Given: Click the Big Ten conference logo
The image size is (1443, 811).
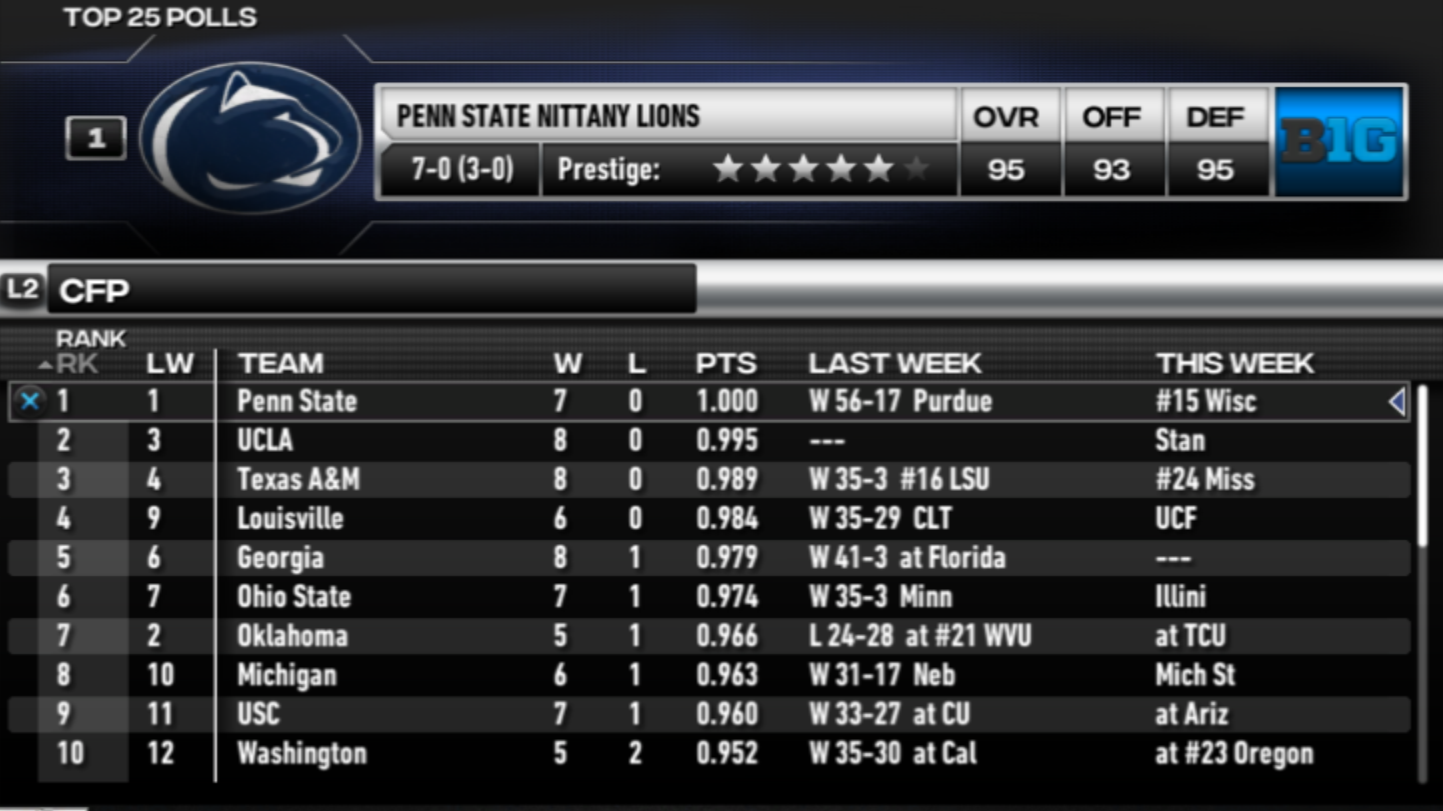Looking at the screenshot, I should (x=1339, y=141).
